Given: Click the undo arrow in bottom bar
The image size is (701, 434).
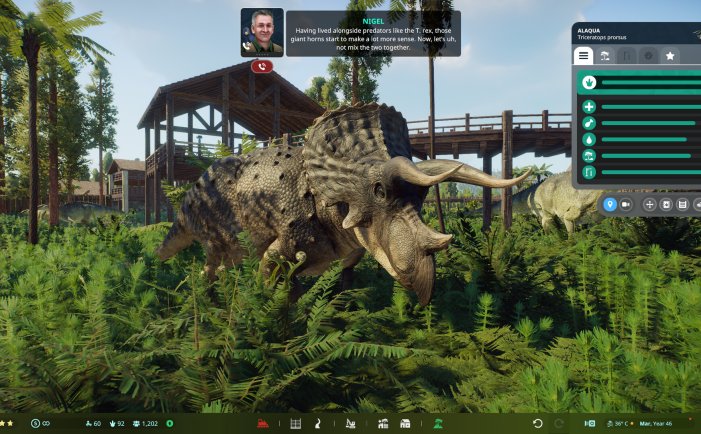Looking at the screenshot, I should coord(537,424).
